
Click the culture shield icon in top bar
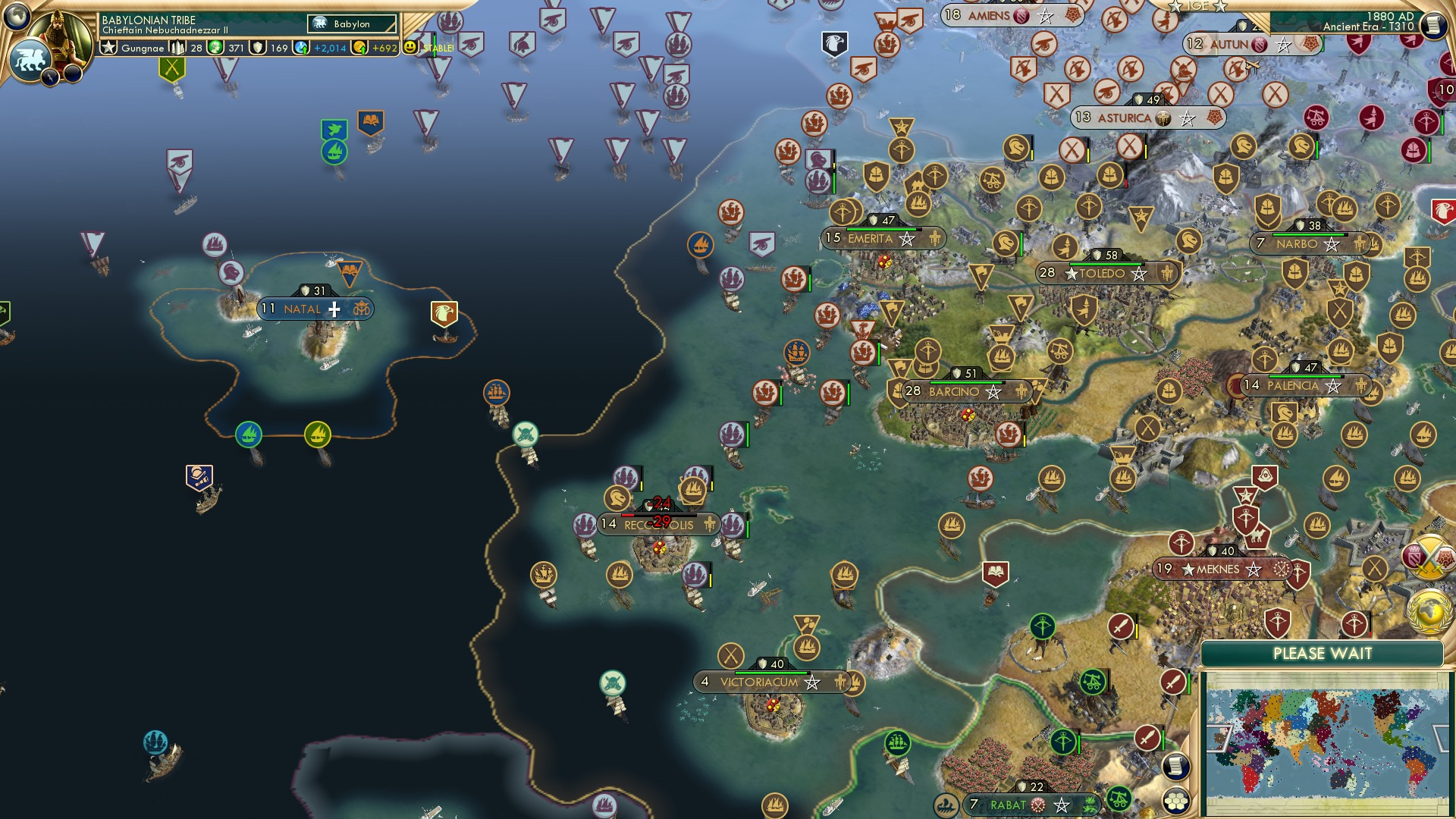(x=257, y=49)
